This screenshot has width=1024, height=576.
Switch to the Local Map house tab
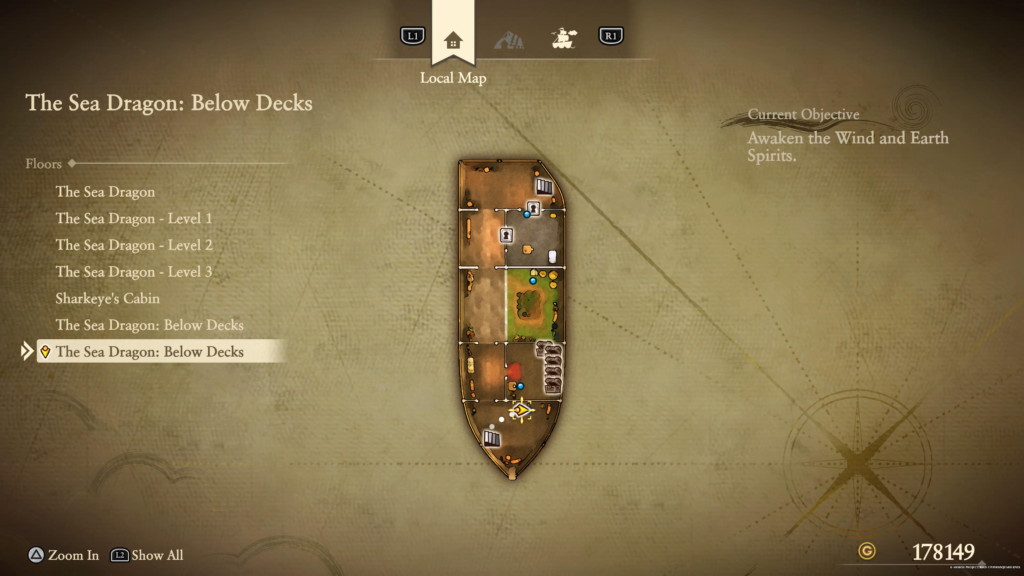453,40
